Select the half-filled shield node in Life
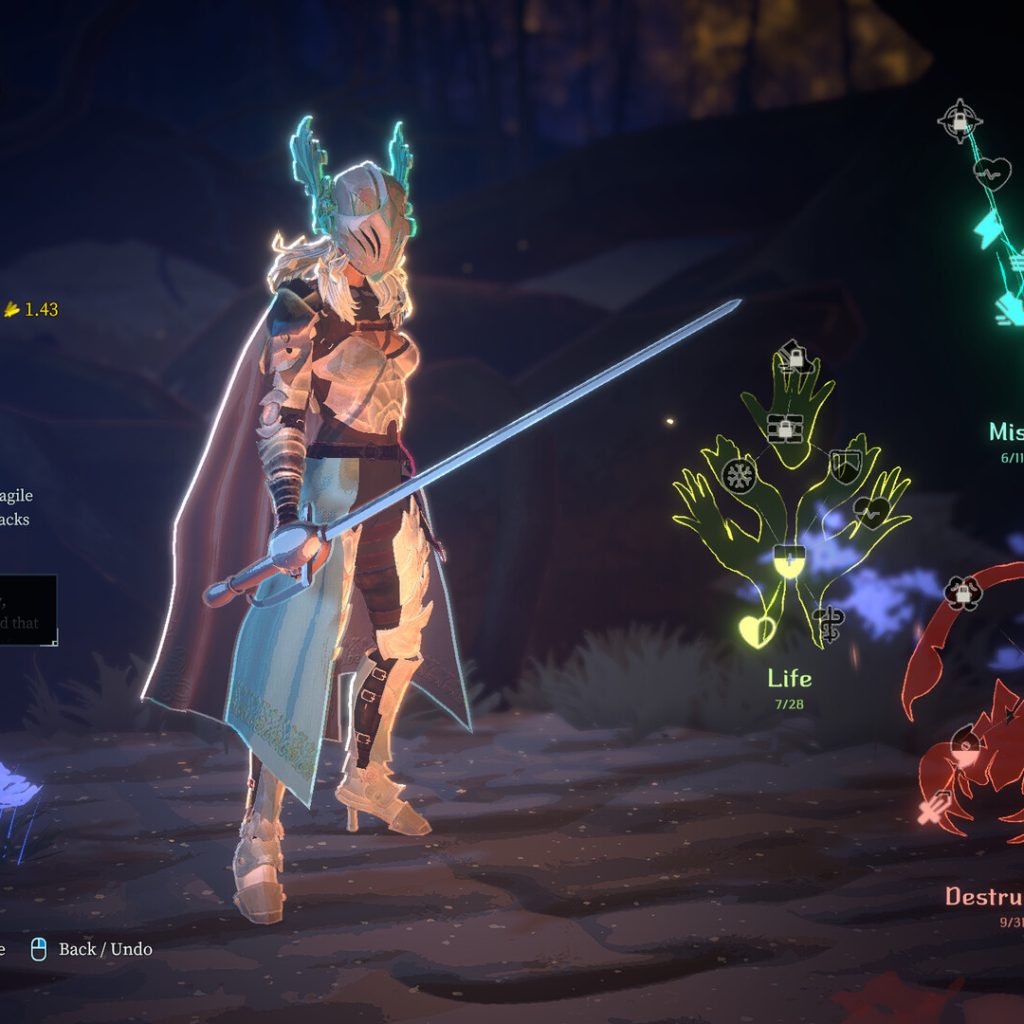This screenshot has height=1024, width=1024. pos(789,562)
